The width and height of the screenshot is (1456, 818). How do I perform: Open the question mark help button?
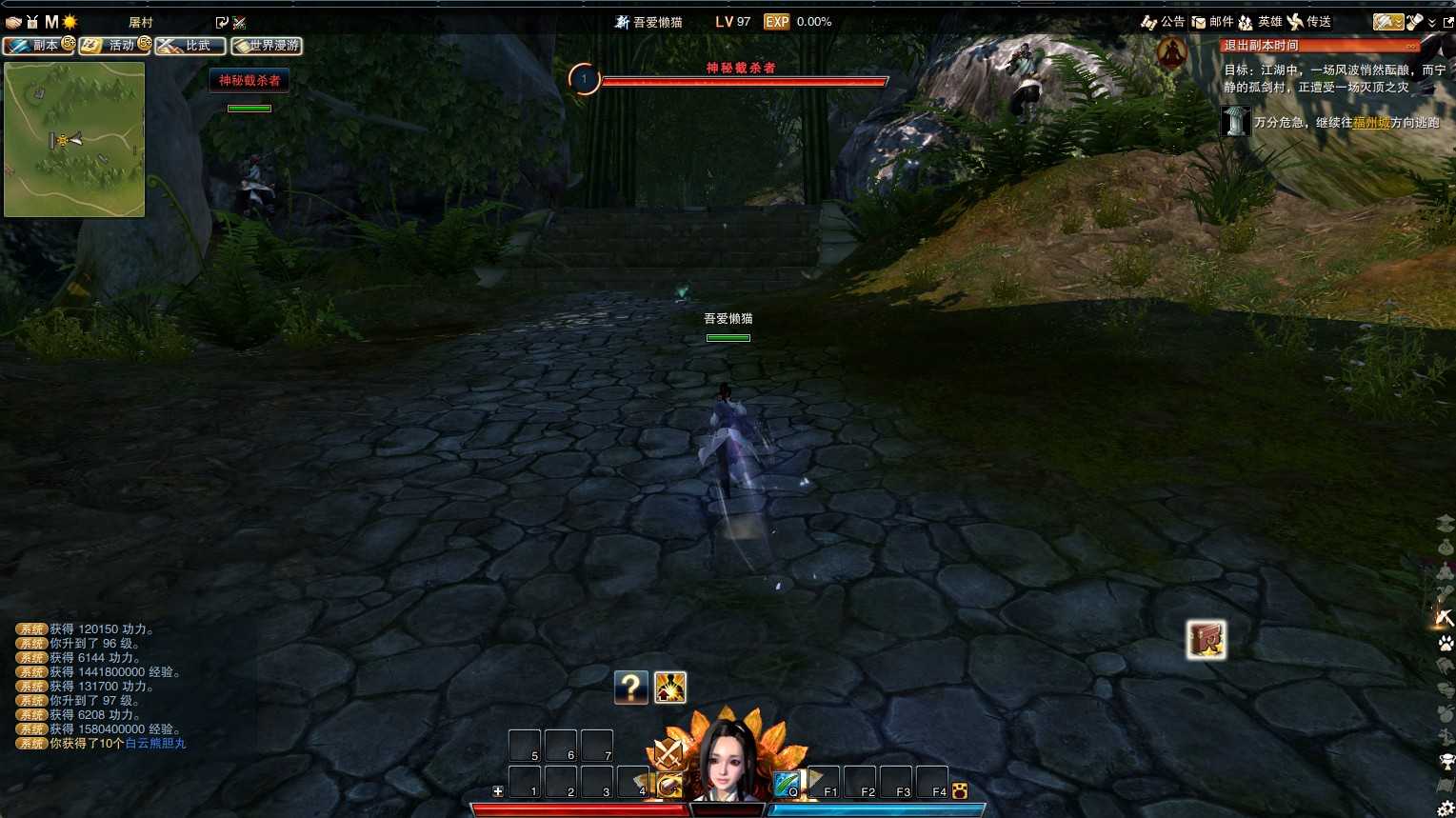pos(630,687)
